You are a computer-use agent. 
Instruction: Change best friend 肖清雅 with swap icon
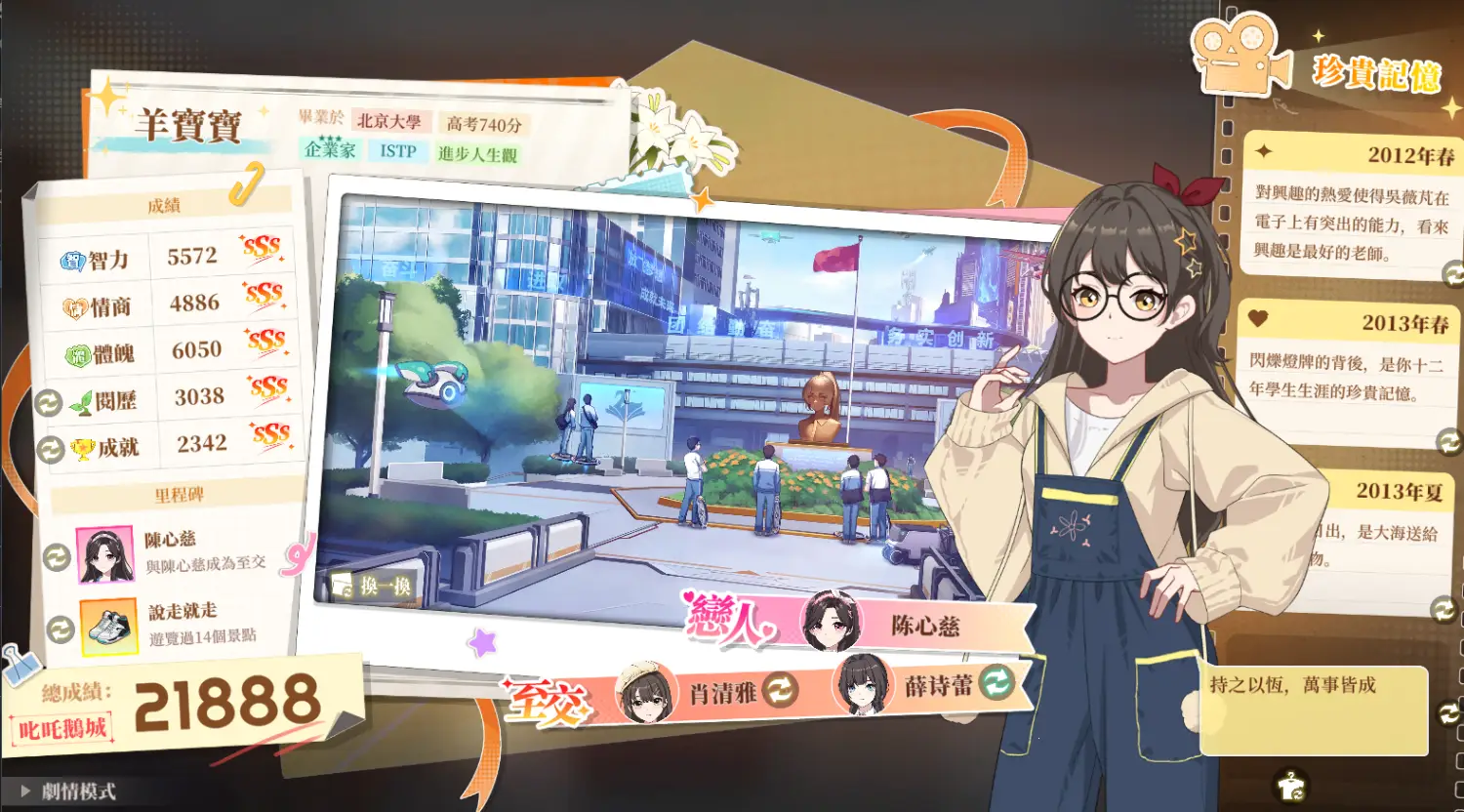[x=780, y=691]
